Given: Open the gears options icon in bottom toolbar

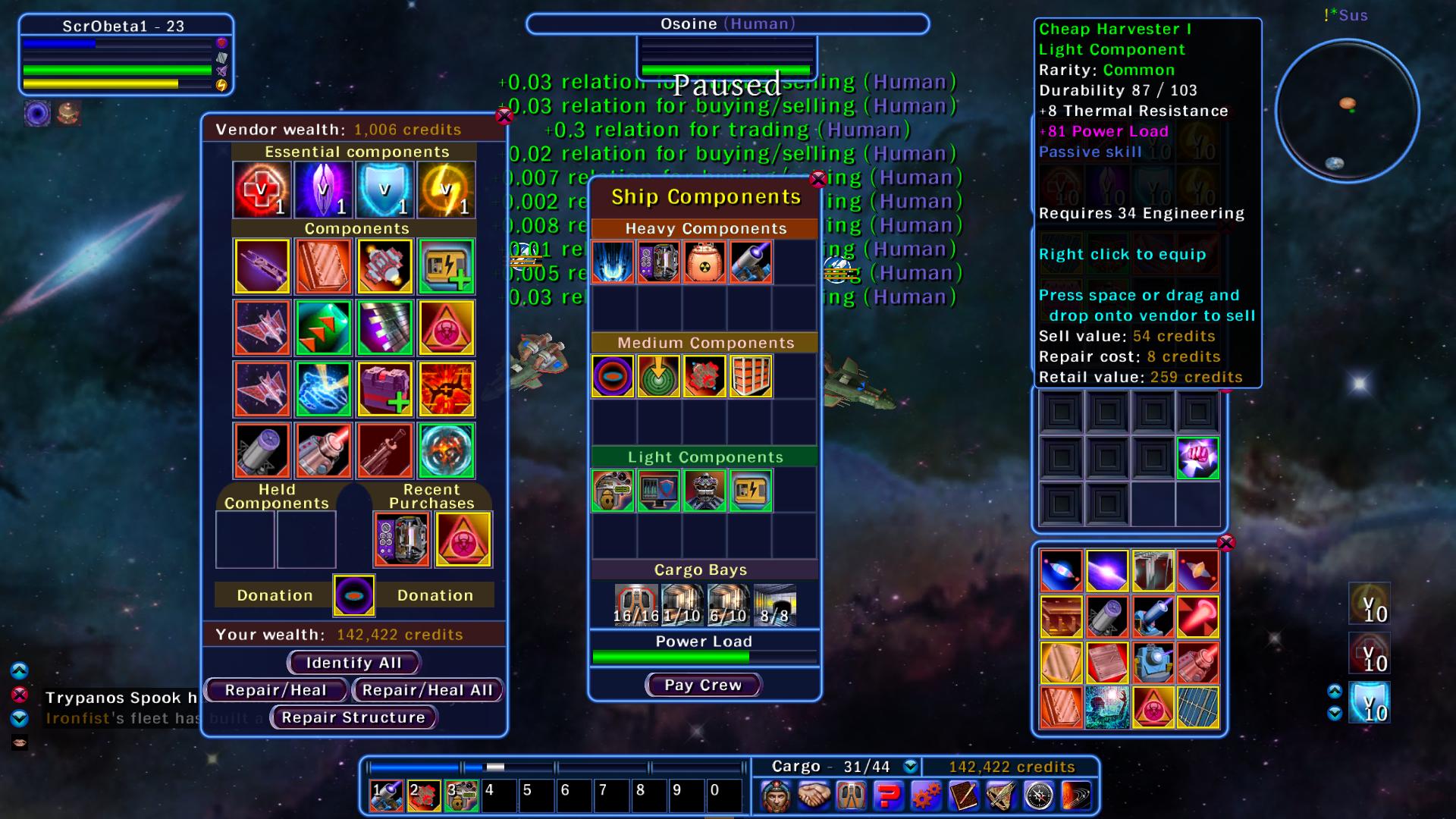Looking at the screenshot, I should 927,794.
